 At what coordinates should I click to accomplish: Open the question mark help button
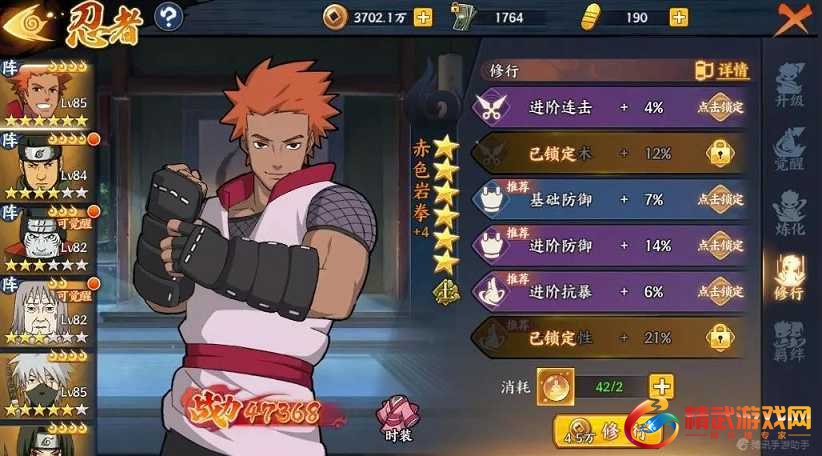[170, 16]
